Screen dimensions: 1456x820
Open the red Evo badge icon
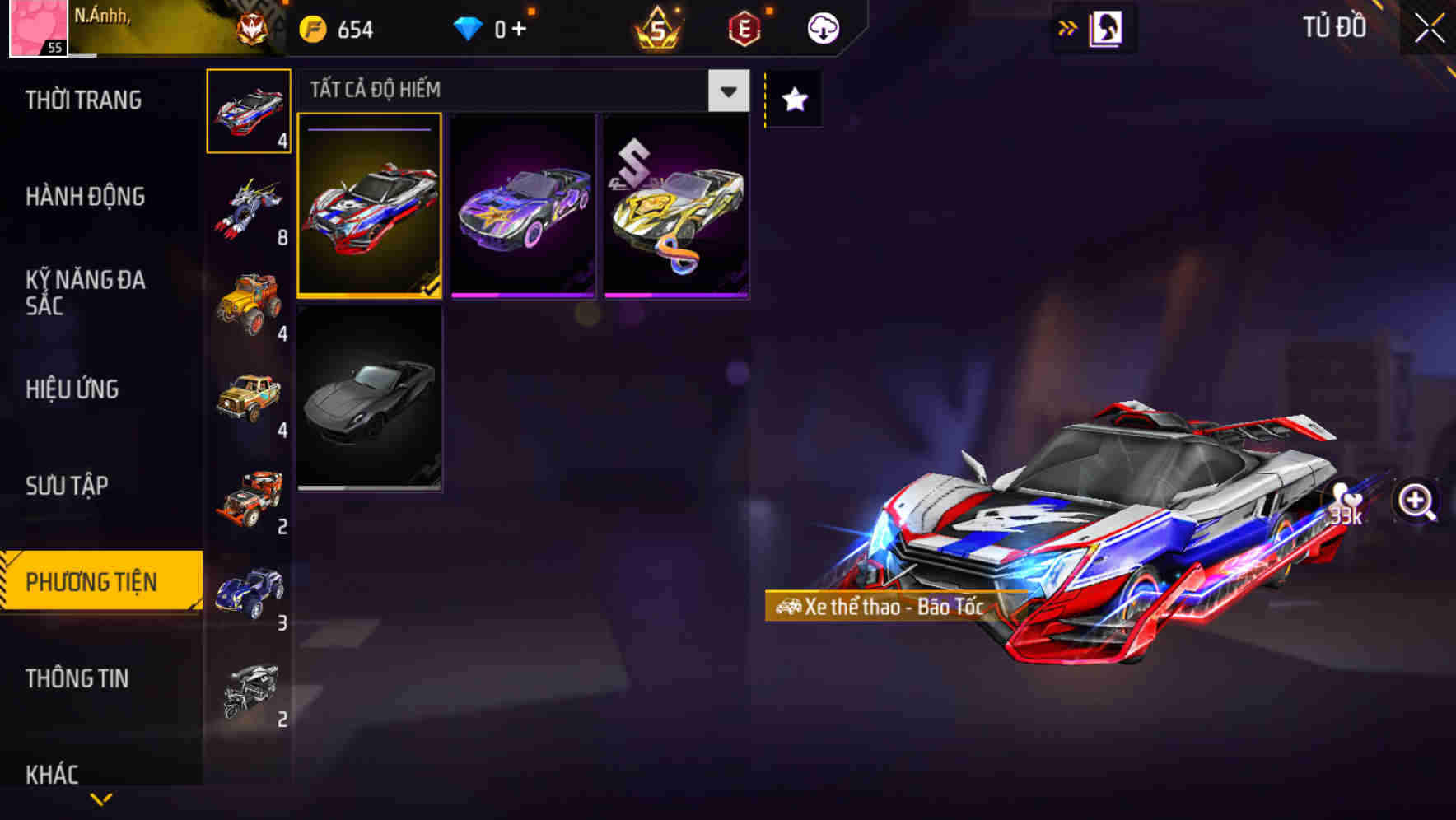pos(740,27)
